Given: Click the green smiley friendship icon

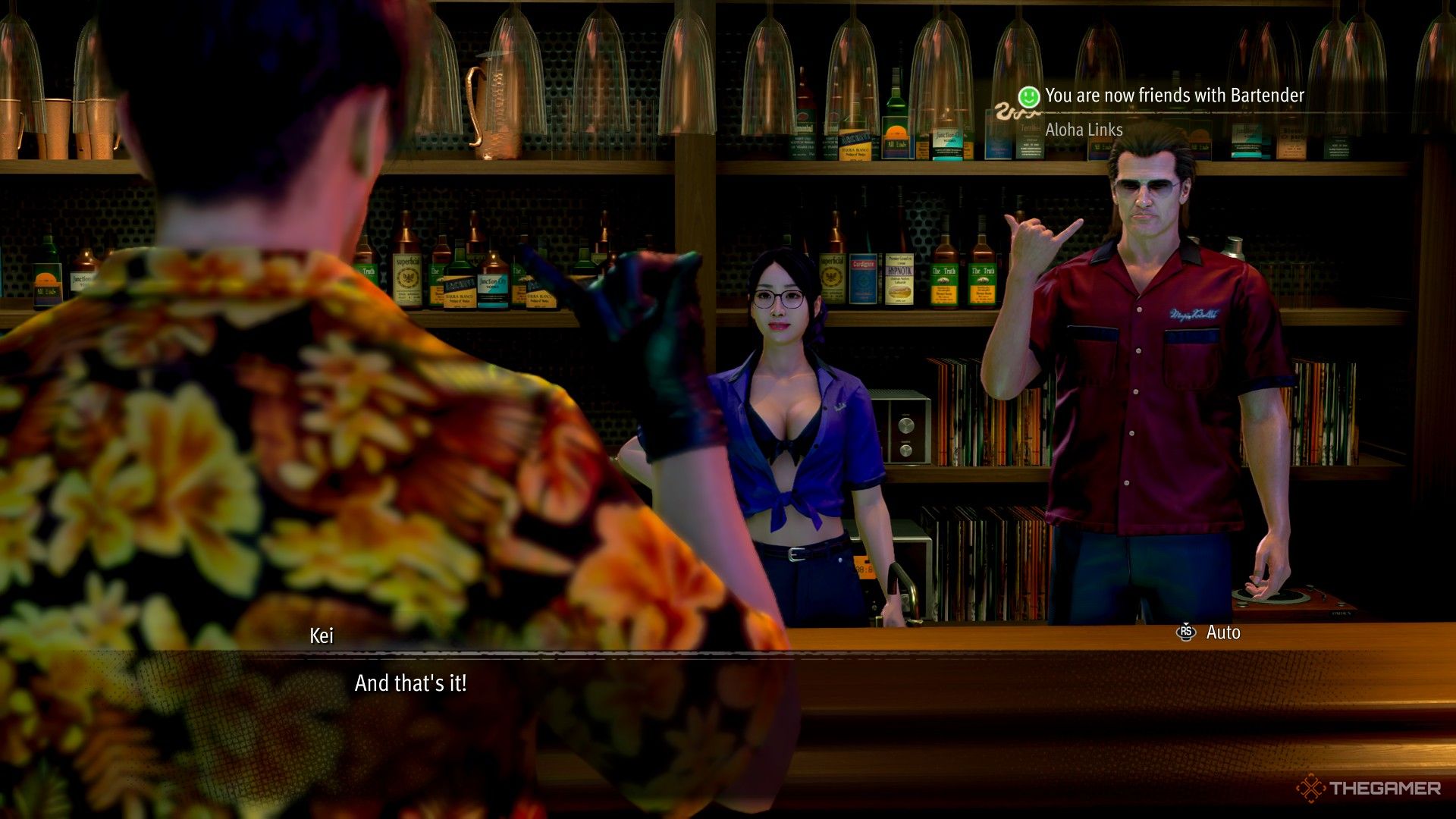Looking at the screenshot, I should pyautogui.click(x=1029, y=96).
